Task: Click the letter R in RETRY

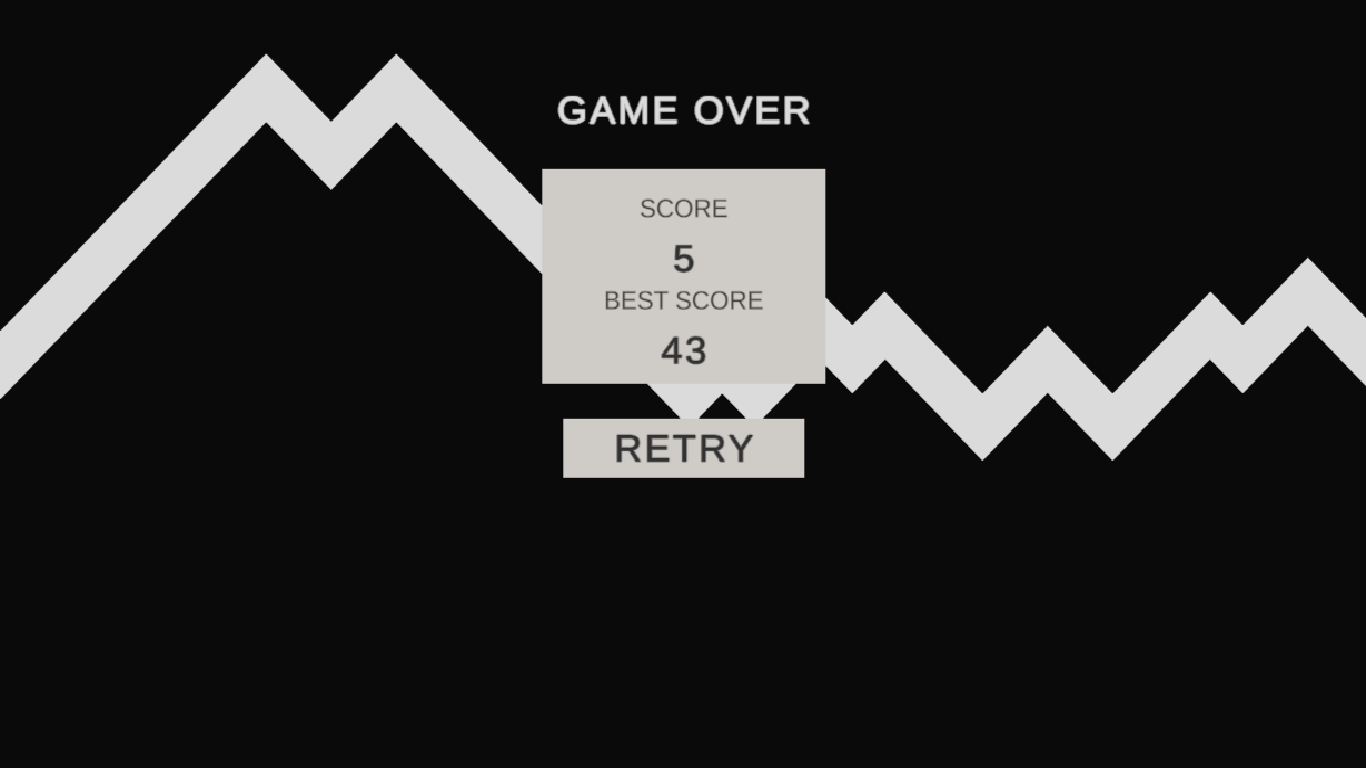Action: pos(623,448)
